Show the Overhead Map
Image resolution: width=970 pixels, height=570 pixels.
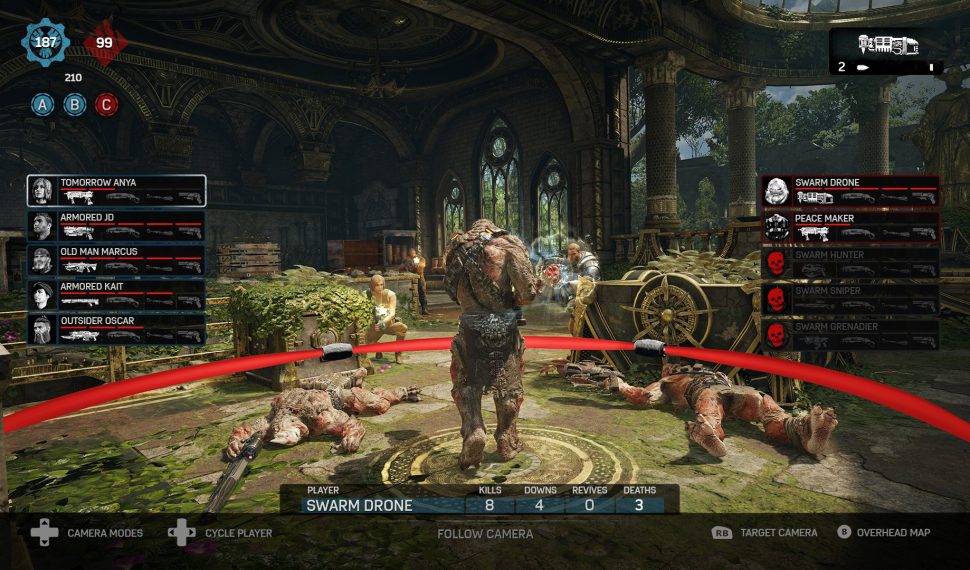pyautogui.click(x=884, y=533)
